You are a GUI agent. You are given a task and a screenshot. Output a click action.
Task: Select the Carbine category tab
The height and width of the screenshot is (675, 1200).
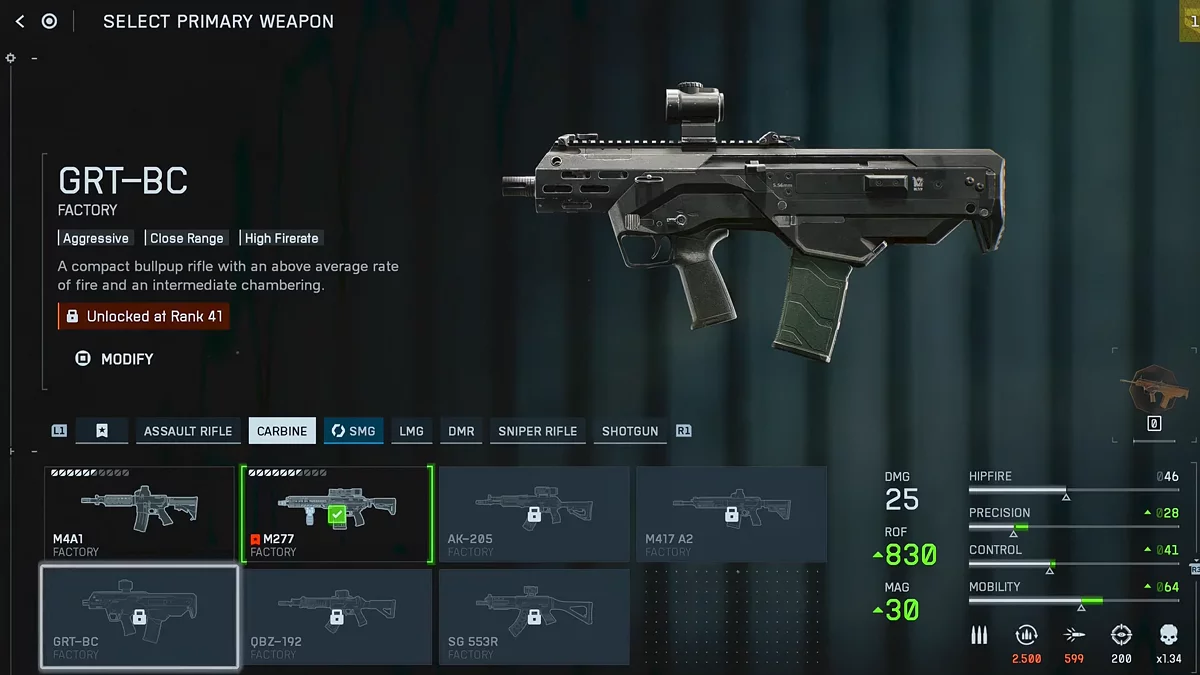click(282, 431)
